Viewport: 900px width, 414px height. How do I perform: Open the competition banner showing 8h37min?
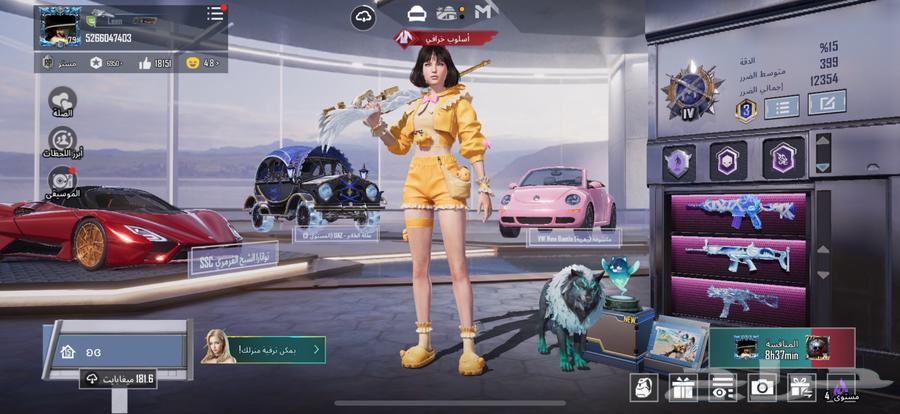782,347
